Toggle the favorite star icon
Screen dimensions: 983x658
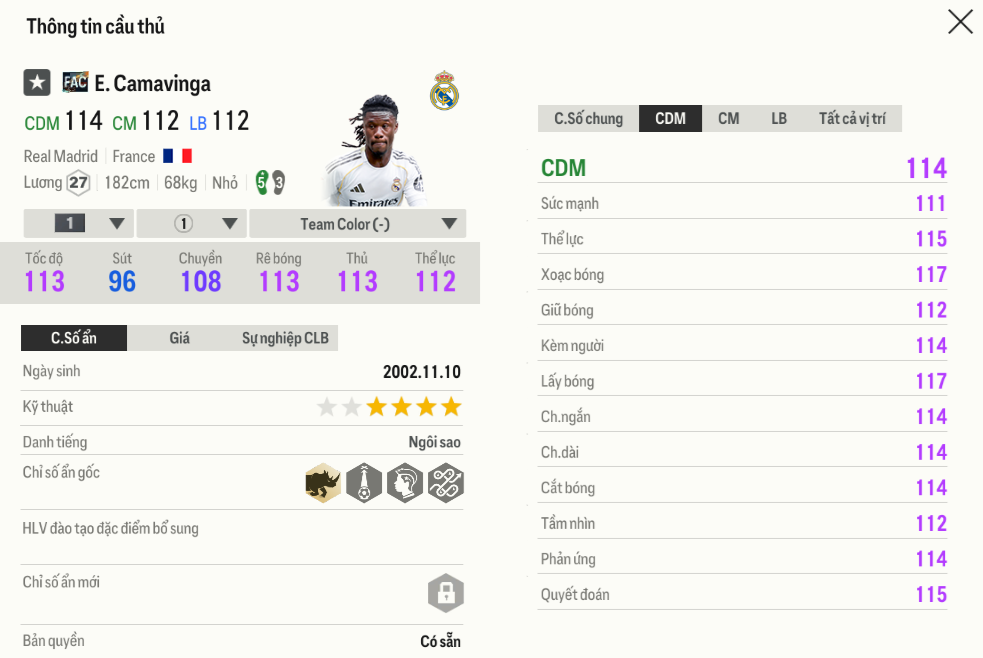pyautogui.click(x=37, y=83)
